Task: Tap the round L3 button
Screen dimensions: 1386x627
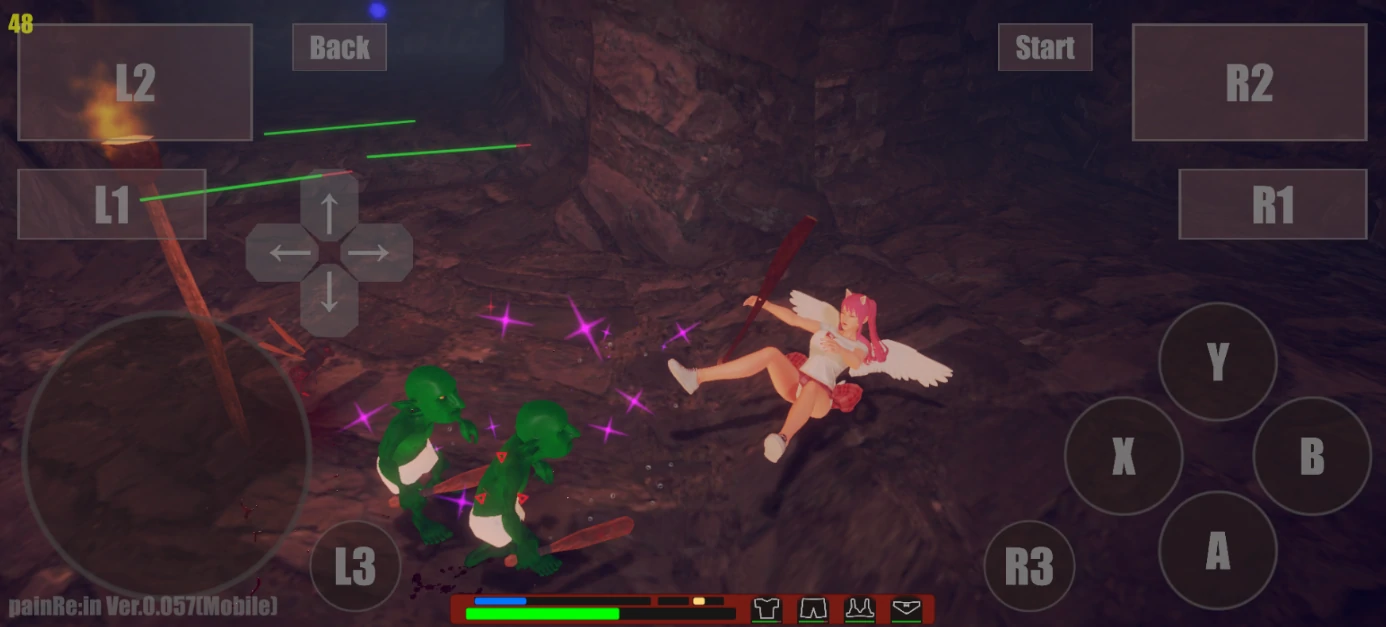Action: [x=355, y=566]
